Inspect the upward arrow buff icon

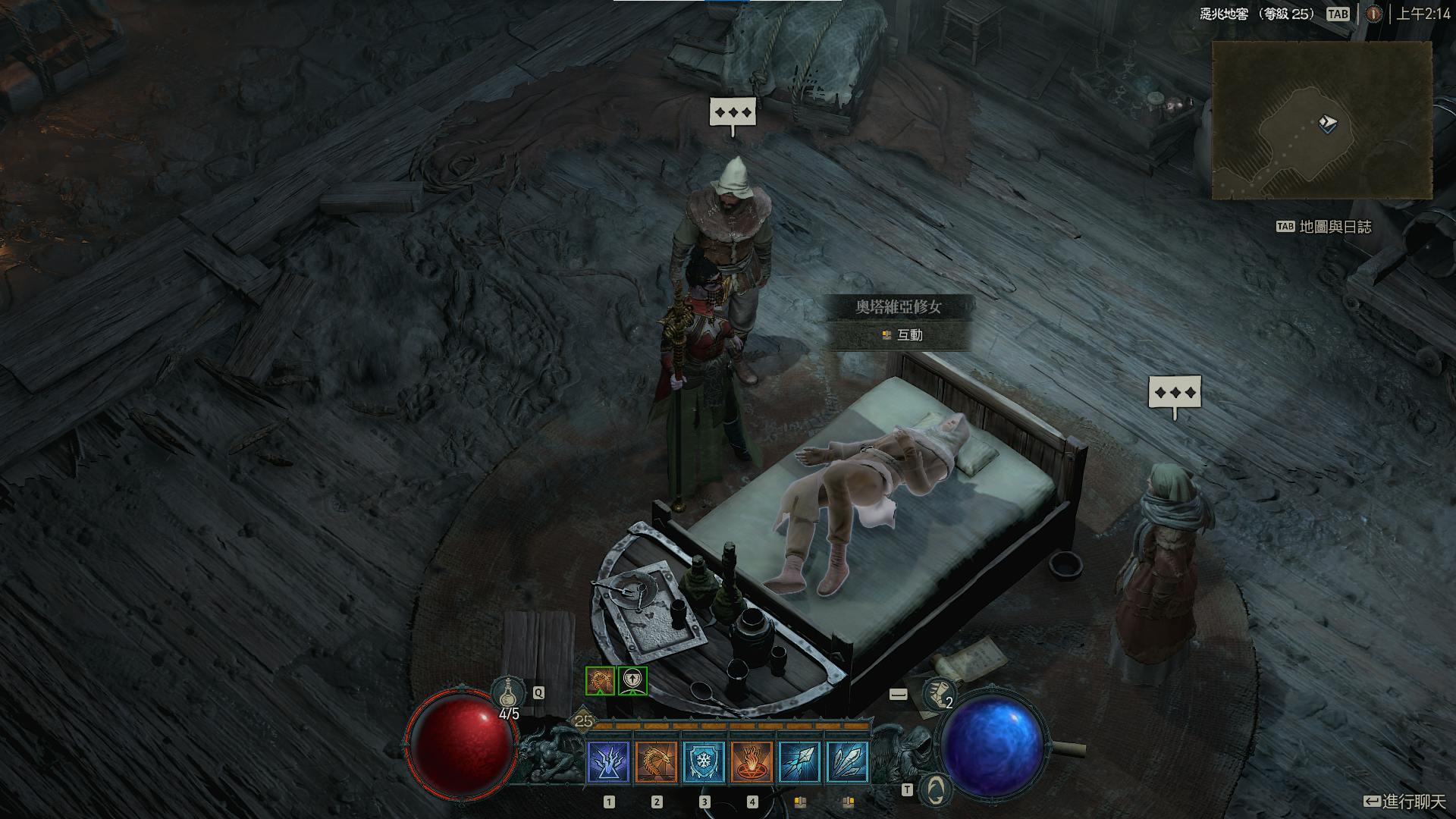click(632, 681)
